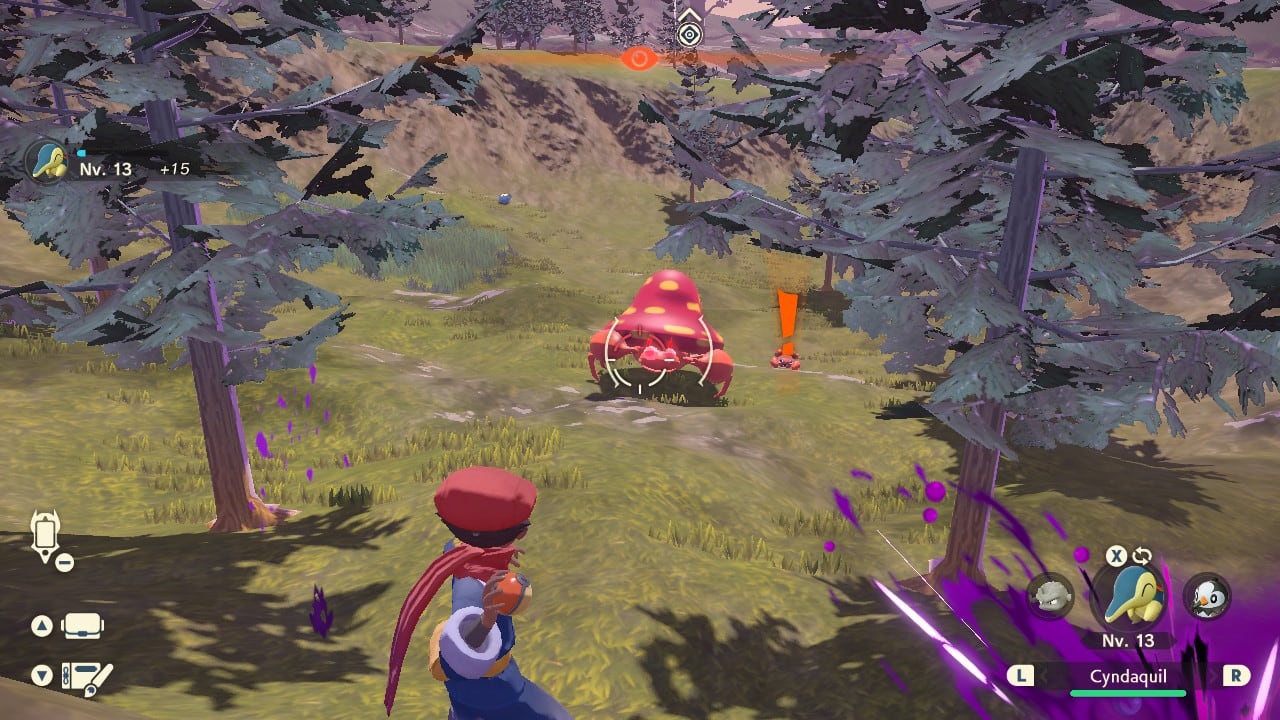Toggle the swap-arrows icon above Cyndaquil
The width and height of the screenshot is (1280, 720).
1142,556
